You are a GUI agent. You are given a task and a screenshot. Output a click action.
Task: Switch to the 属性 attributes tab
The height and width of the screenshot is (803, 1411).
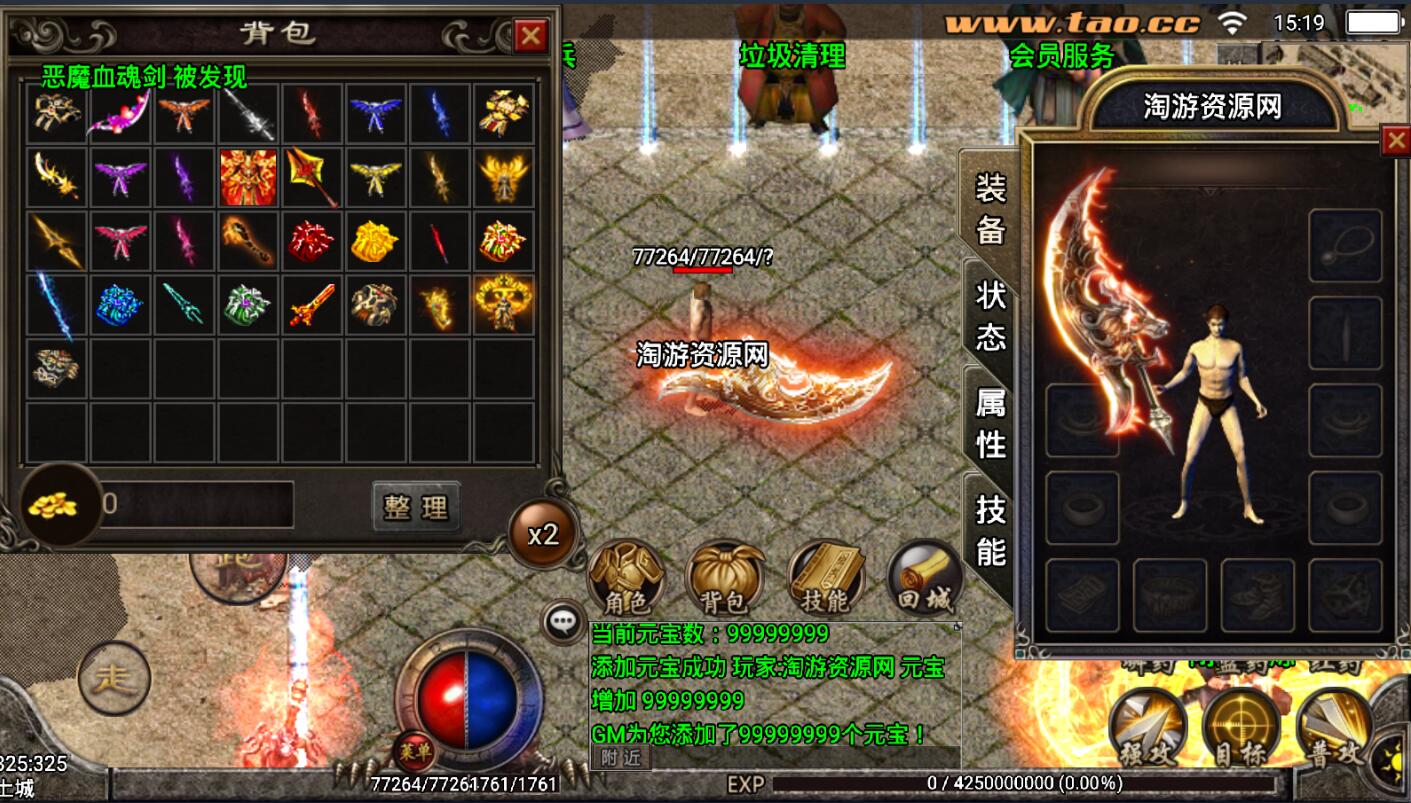[x=989, y=421]
